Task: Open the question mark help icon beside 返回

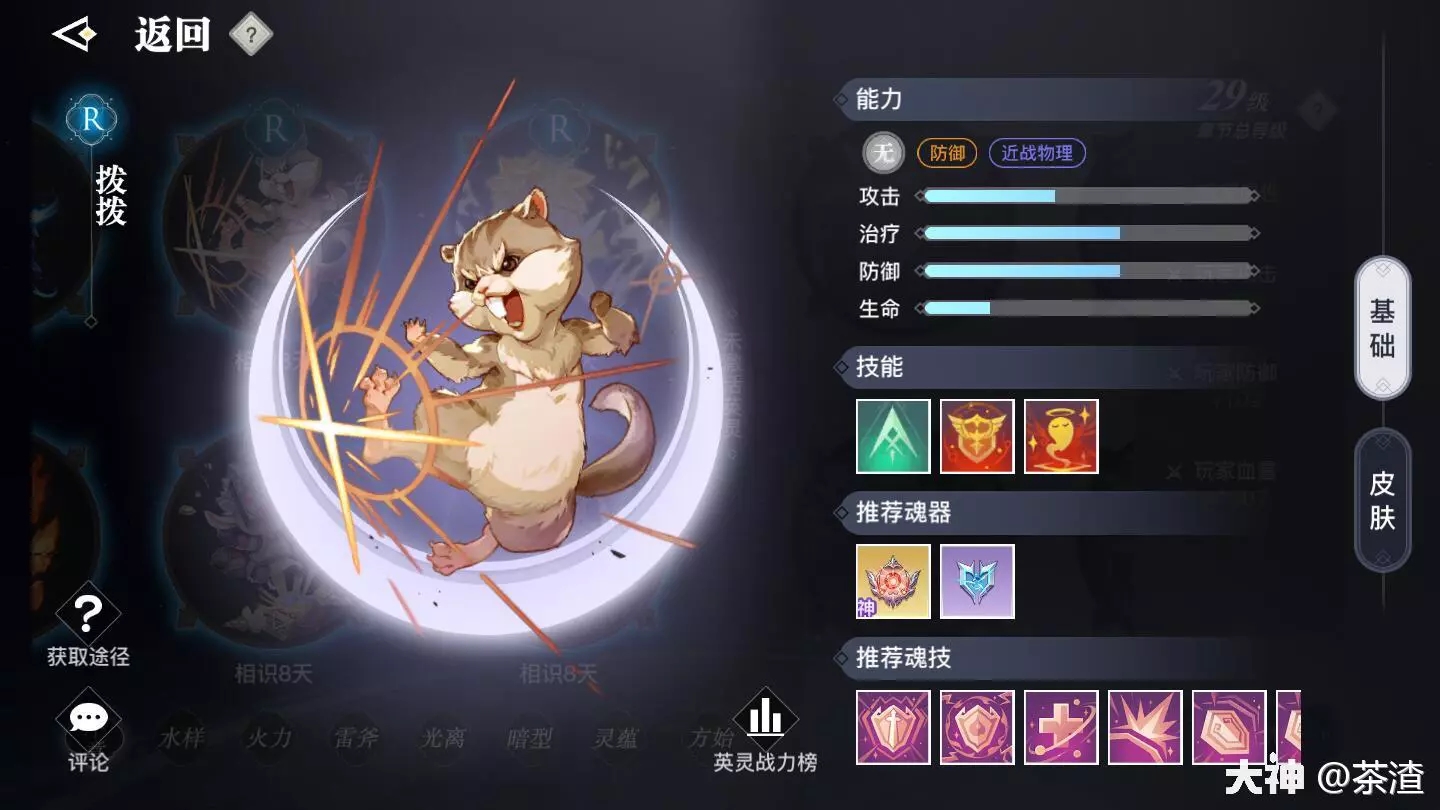Action: tap(251, 36)
